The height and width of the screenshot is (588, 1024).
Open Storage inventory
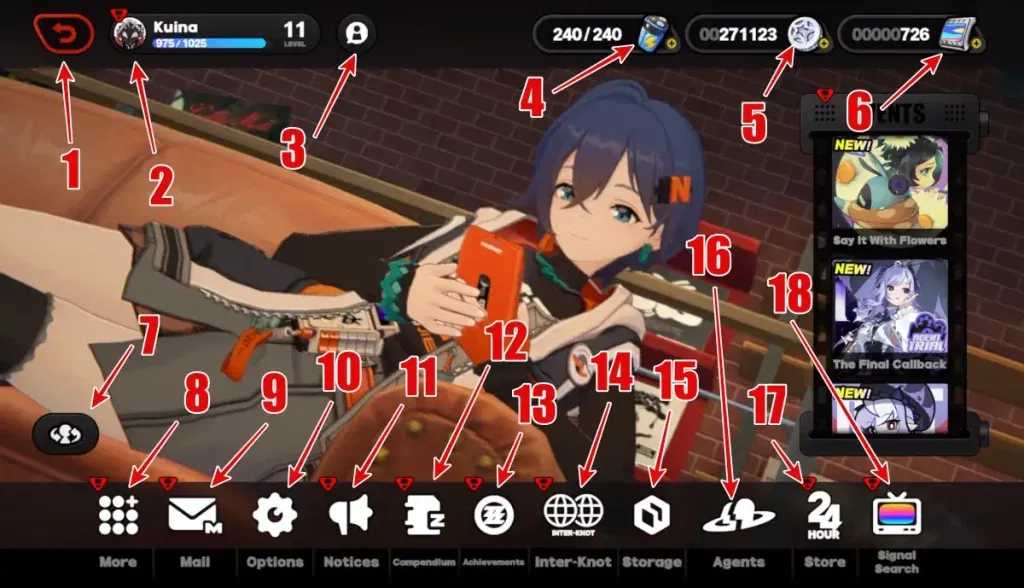click(x=651, y=515)
